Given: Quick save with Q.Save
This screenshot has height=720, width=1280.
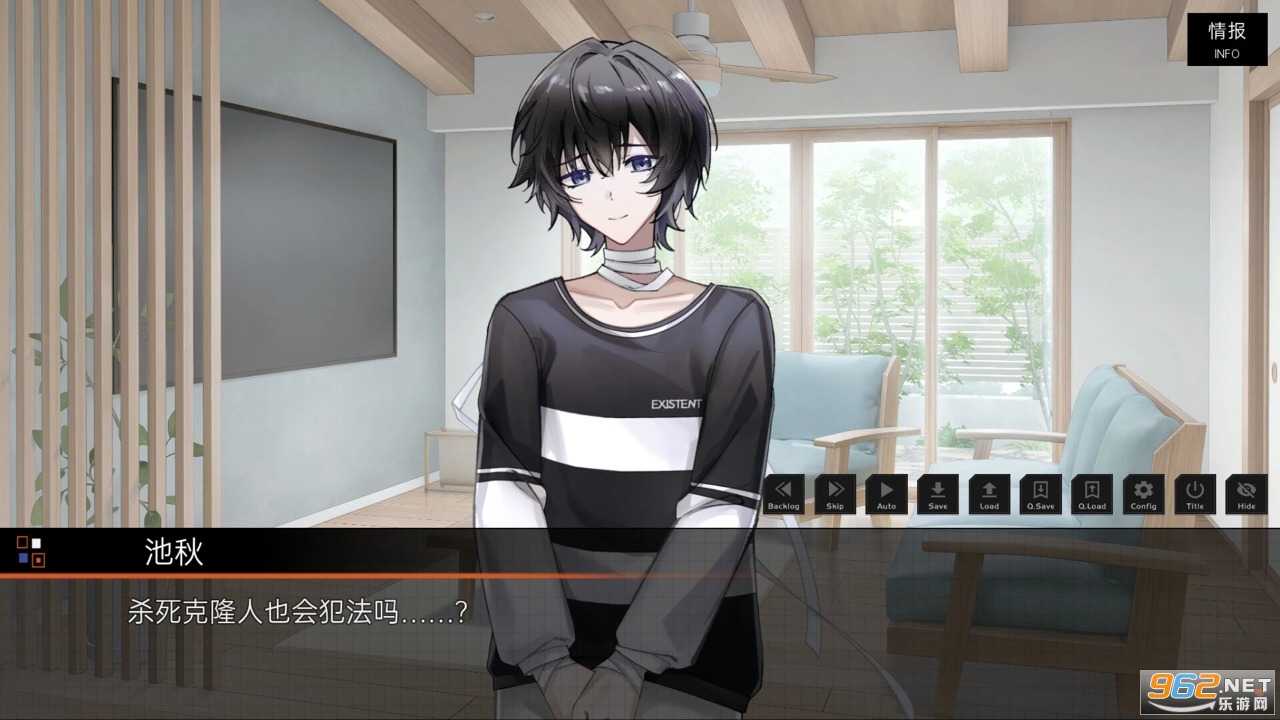Looking at the screenshot, I should (x=1040, y=494).
